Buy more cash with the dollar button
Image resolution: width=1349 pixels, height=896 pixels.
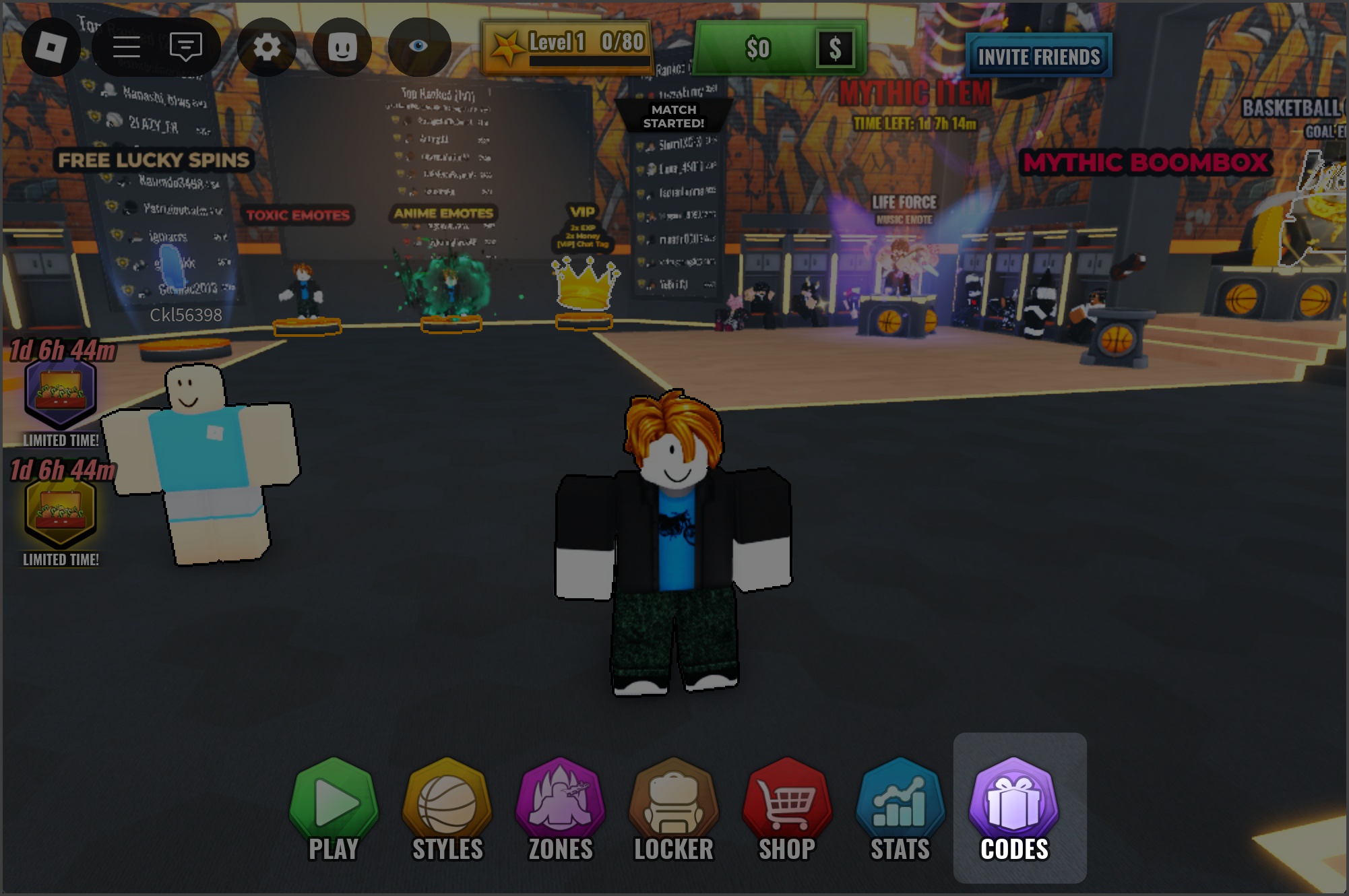coord(835,49)
